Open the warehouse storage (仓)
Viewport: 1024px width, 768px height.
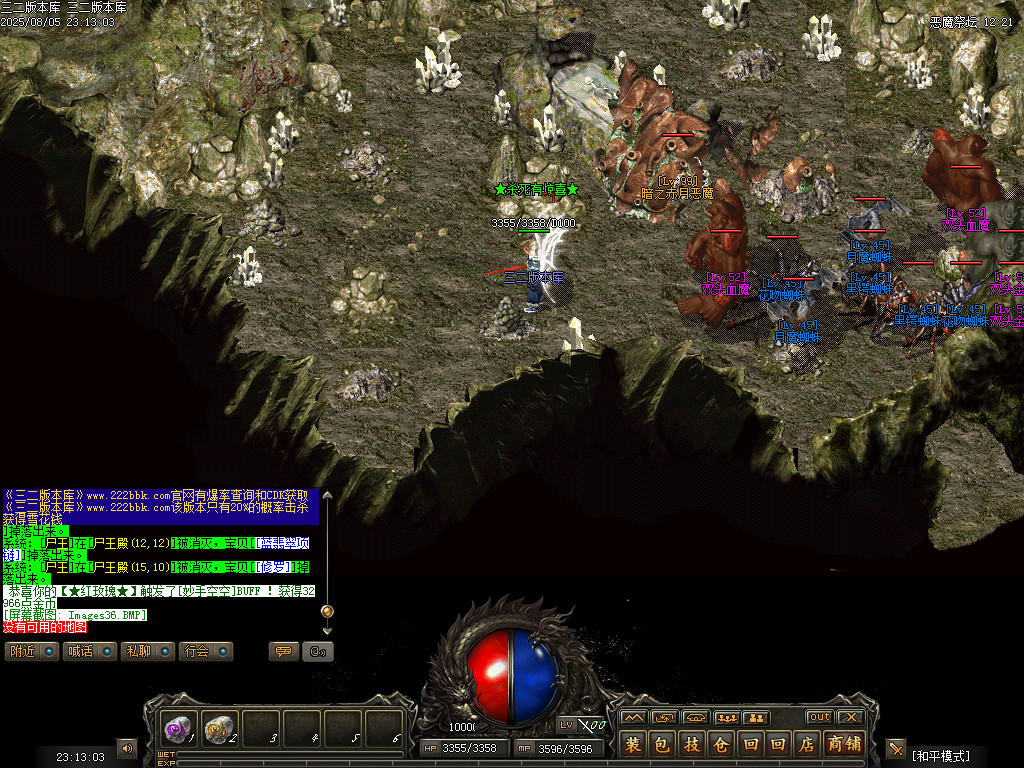tap(720, 744)
